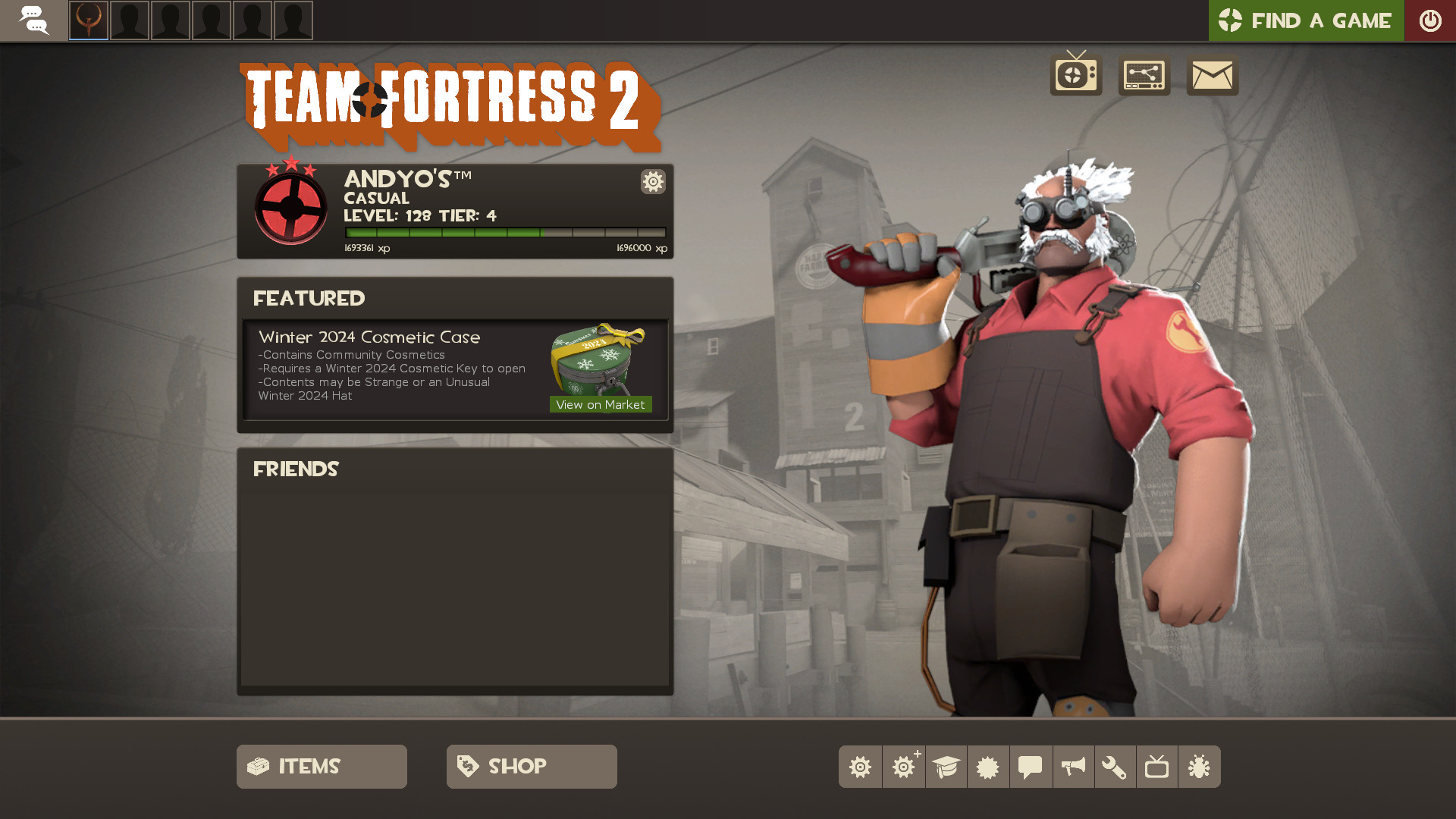The width and height of the screenshot is (1456, 819).
Task: Click an empty party member slot
Action: [130, 20]
